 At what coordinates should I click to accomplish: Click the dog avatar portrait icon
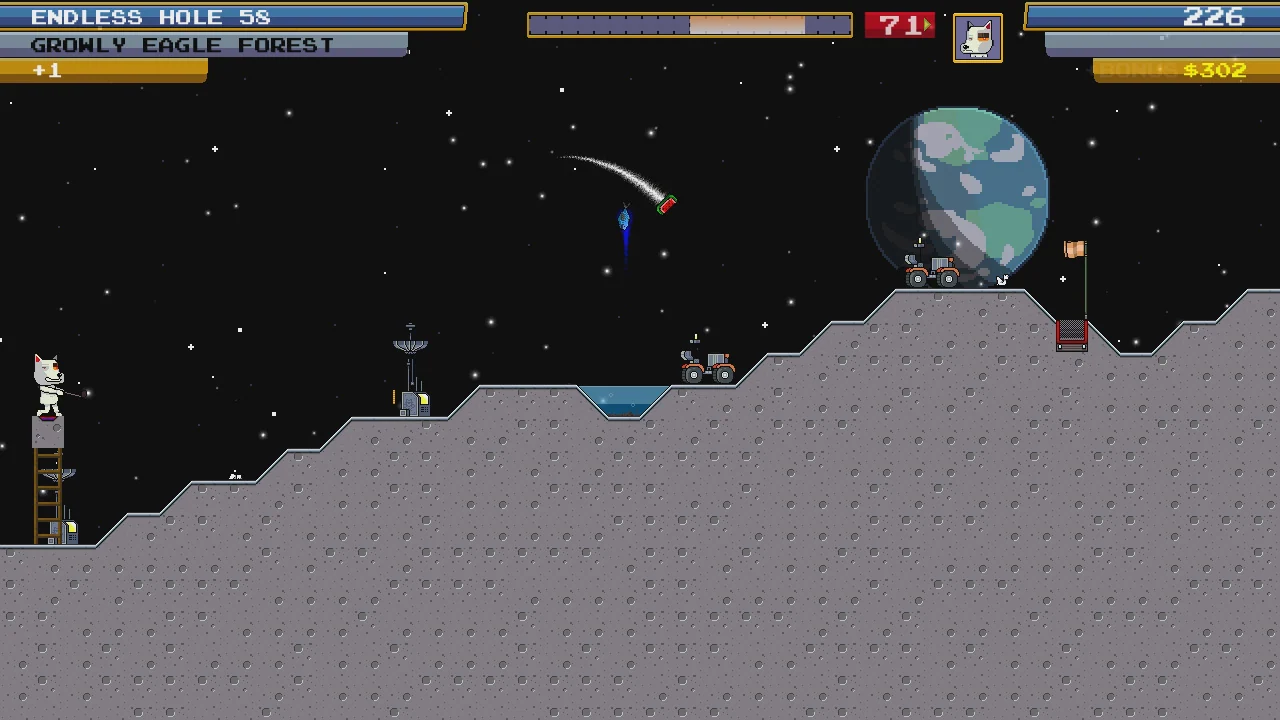pyautogui.click(x=977, y=37)
